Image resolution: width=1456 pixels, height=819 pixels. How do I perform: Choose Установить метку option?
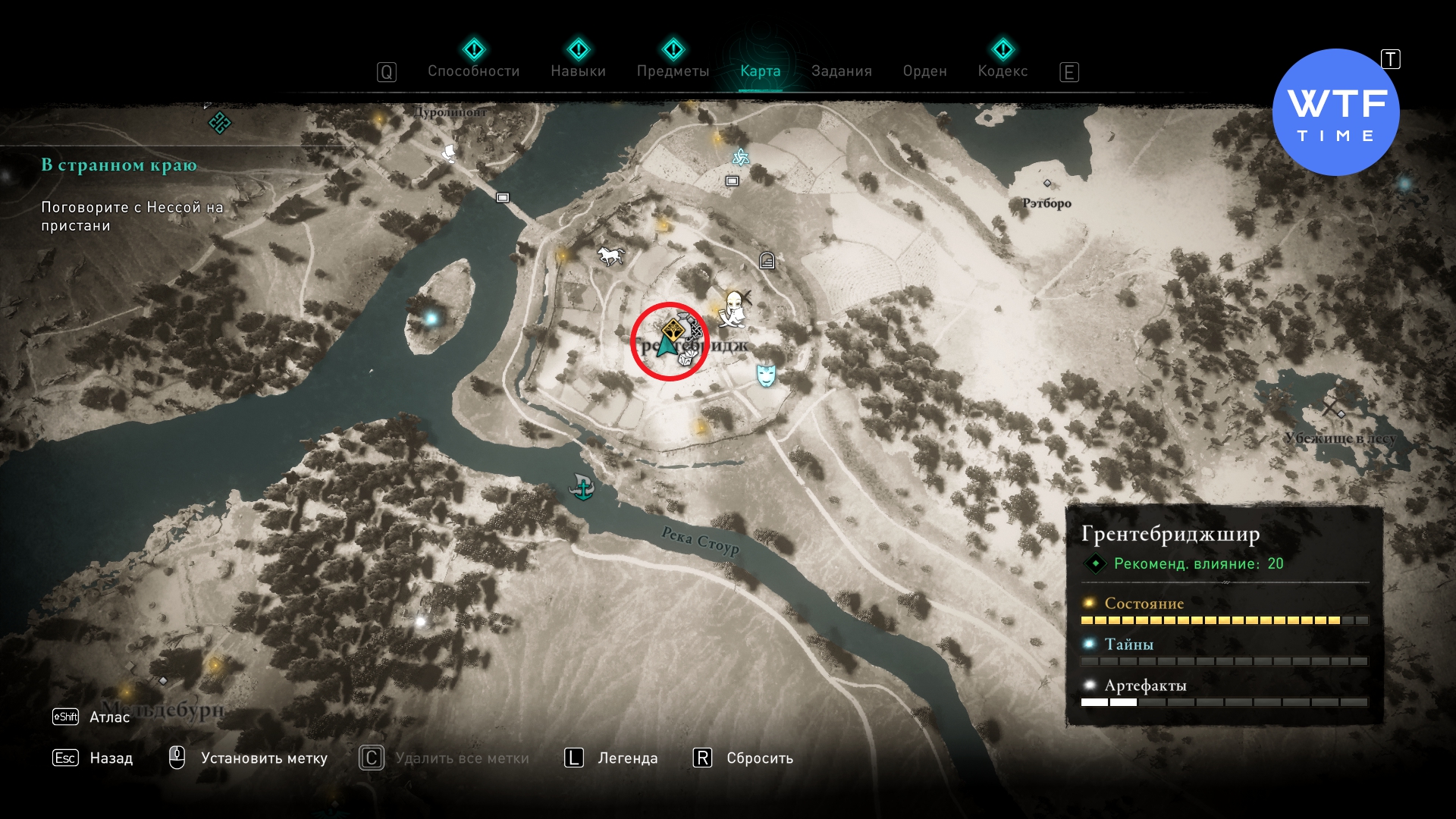click(x=263, y=758)
